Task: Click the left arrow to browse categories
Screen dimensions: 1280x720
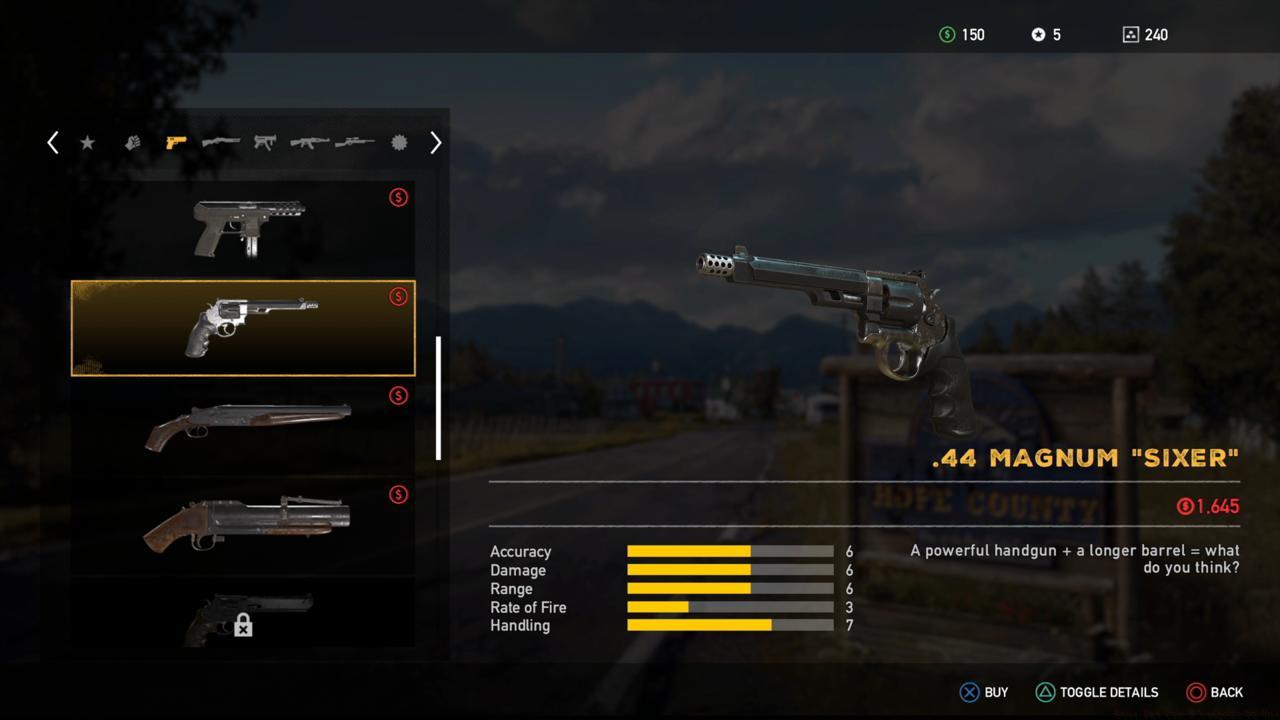Action: (53, 142)
